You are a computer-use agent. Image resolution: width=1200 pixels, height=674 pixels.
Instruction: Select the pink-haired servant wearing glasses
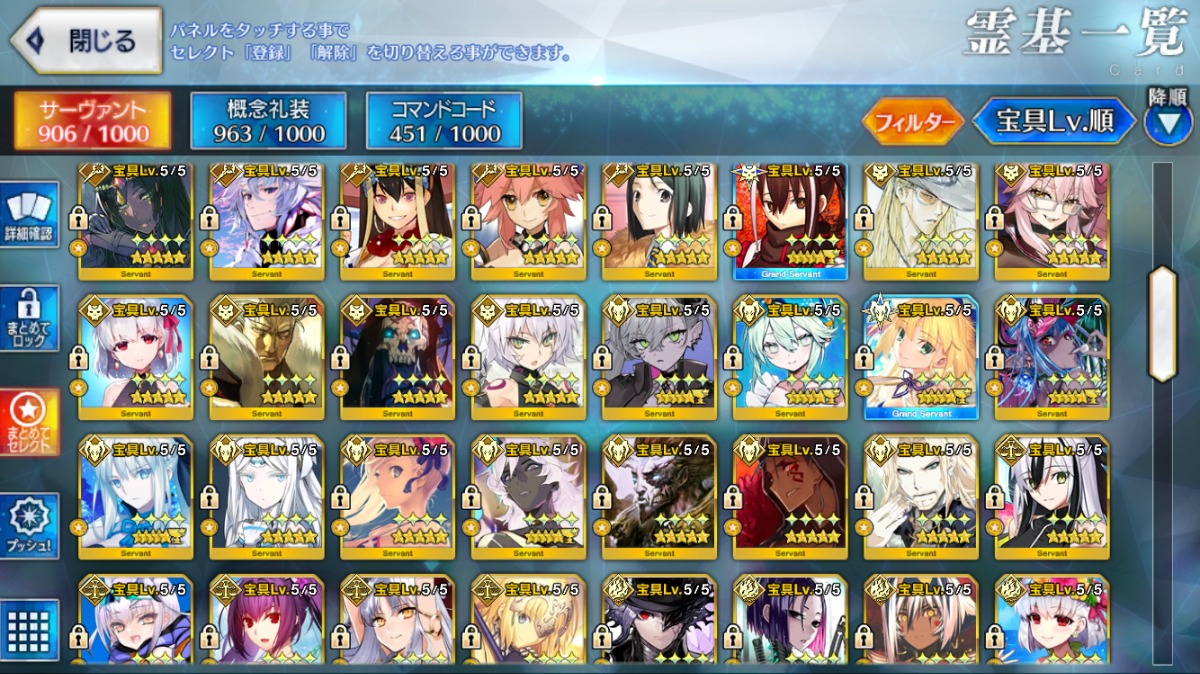tap(1051, 220)
